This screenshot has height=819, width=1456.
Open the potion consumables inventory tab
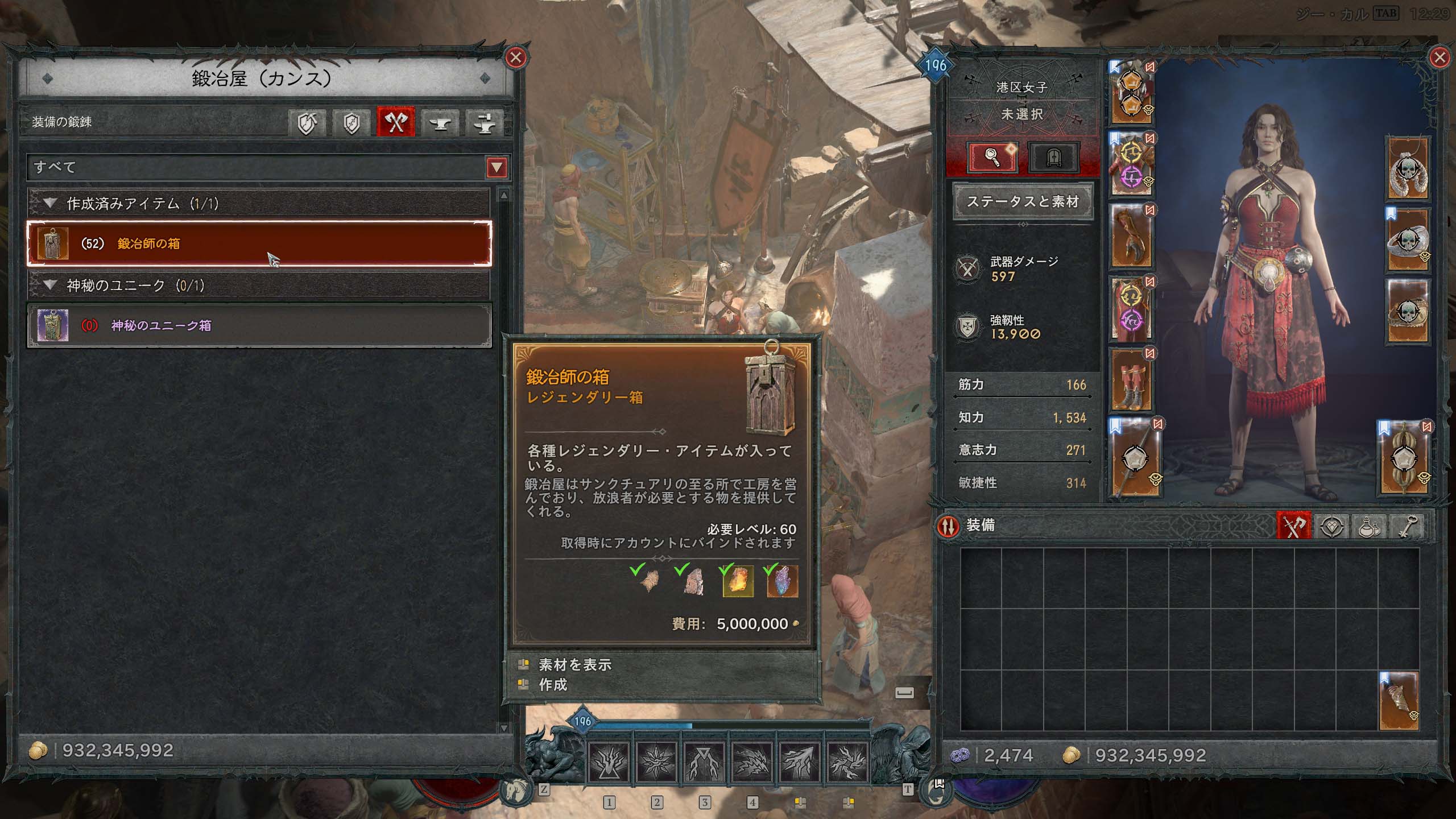click(x=1368, y=526)
